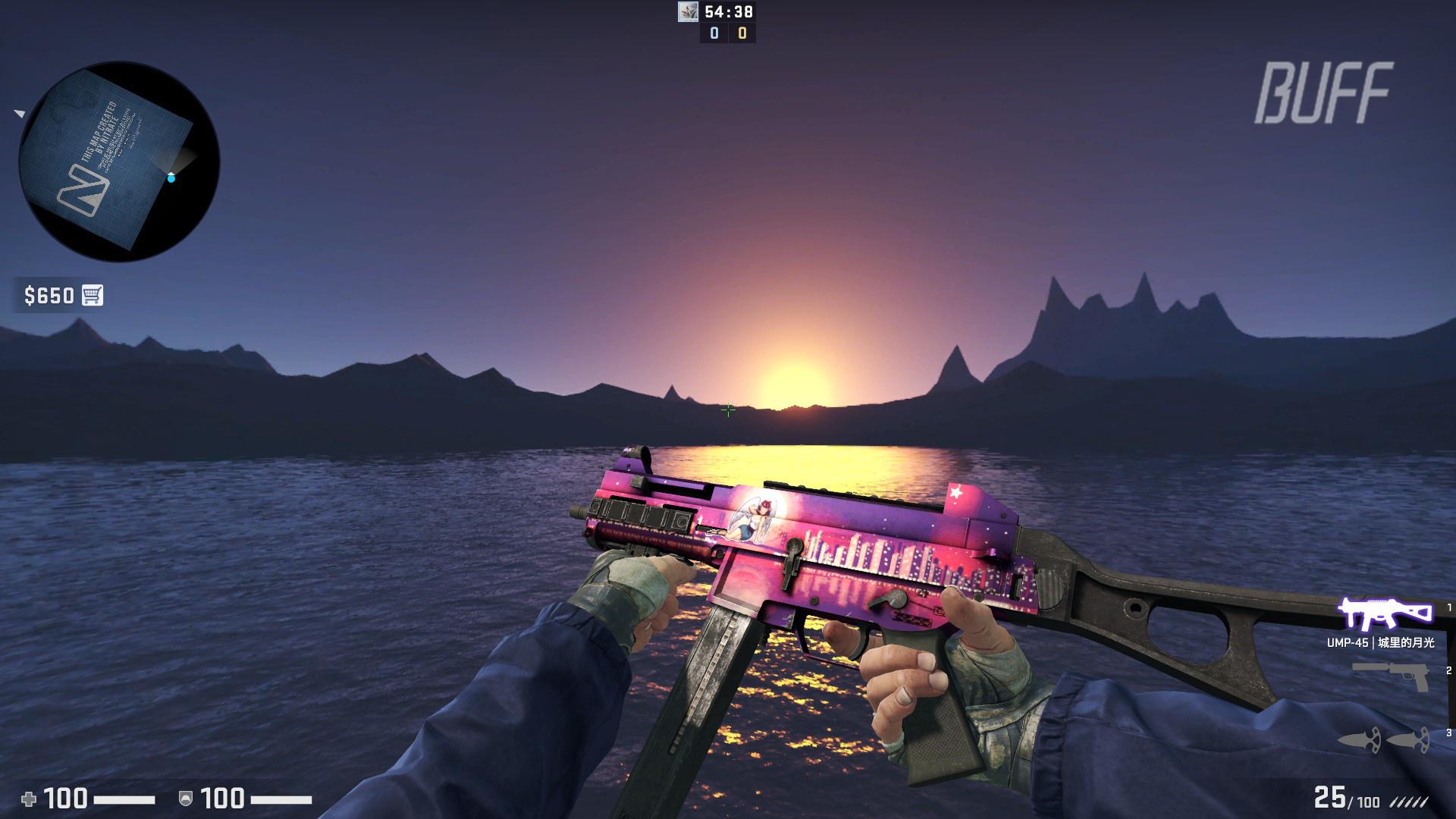Click the BUFF watermark logo

[x=1324, y=93]
